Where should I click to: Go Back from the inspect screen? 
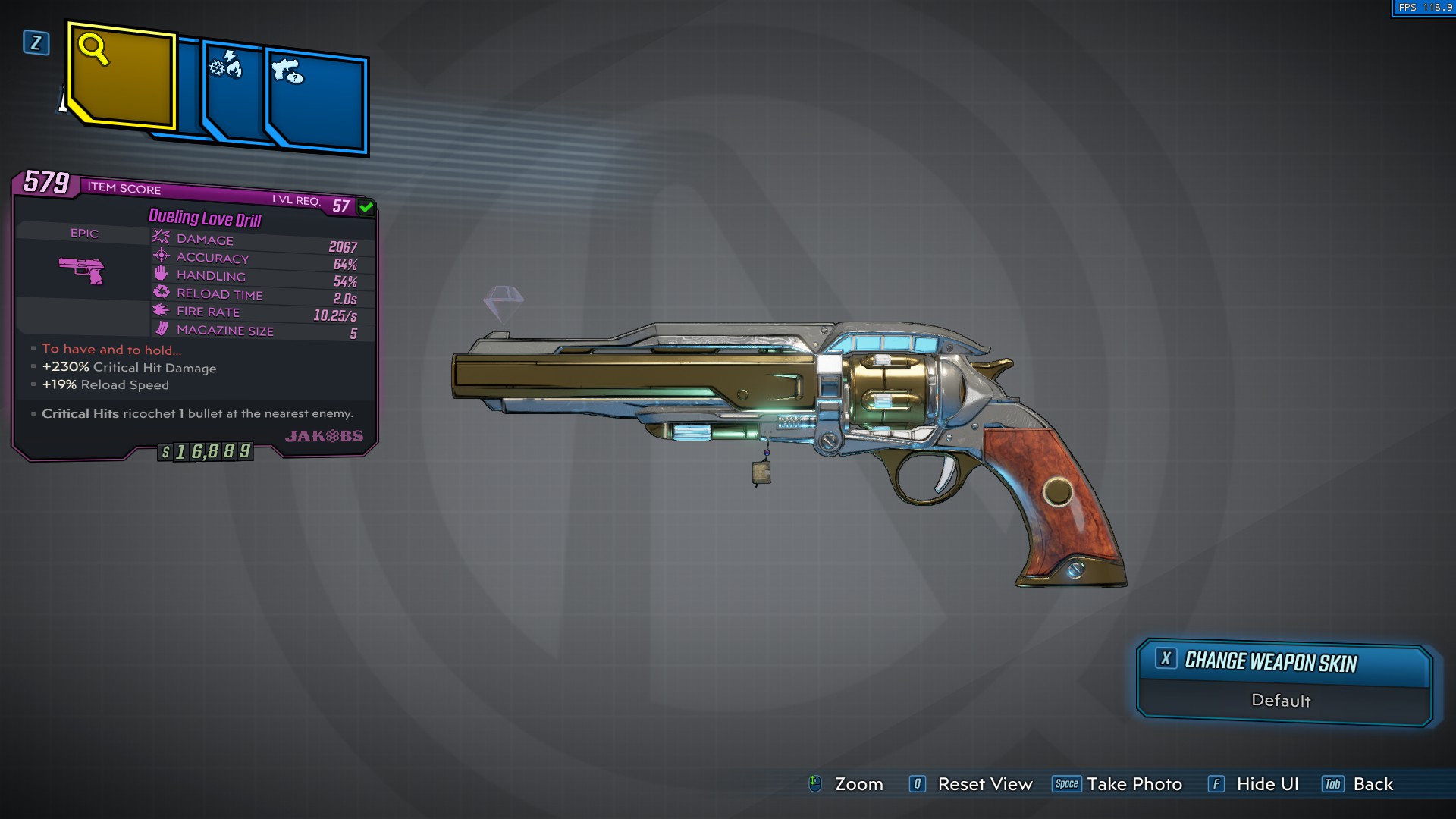pos(1358,784)
